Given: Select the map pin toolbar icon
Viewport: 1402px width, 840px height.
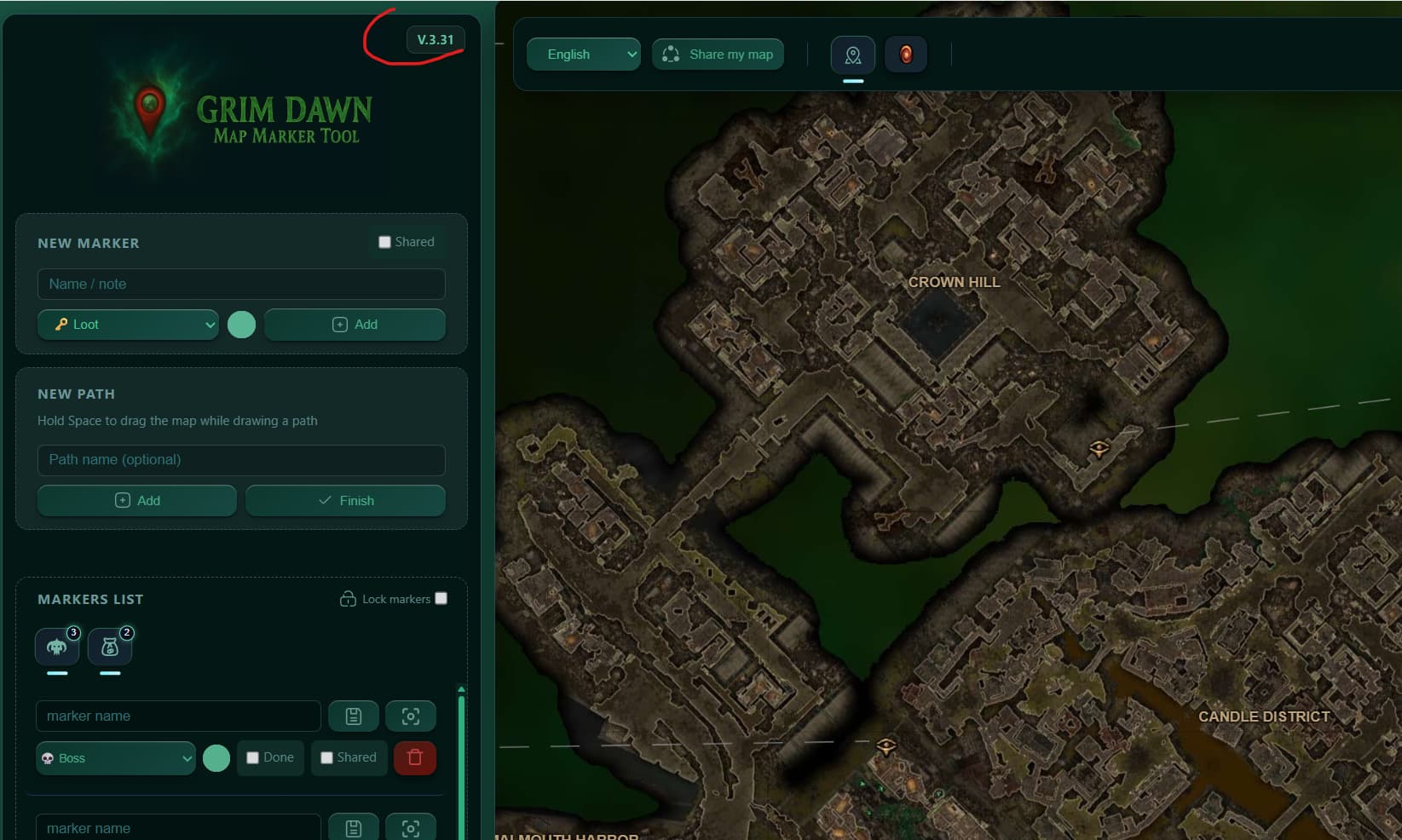Looking at the screenshot, I should (852, 55).
